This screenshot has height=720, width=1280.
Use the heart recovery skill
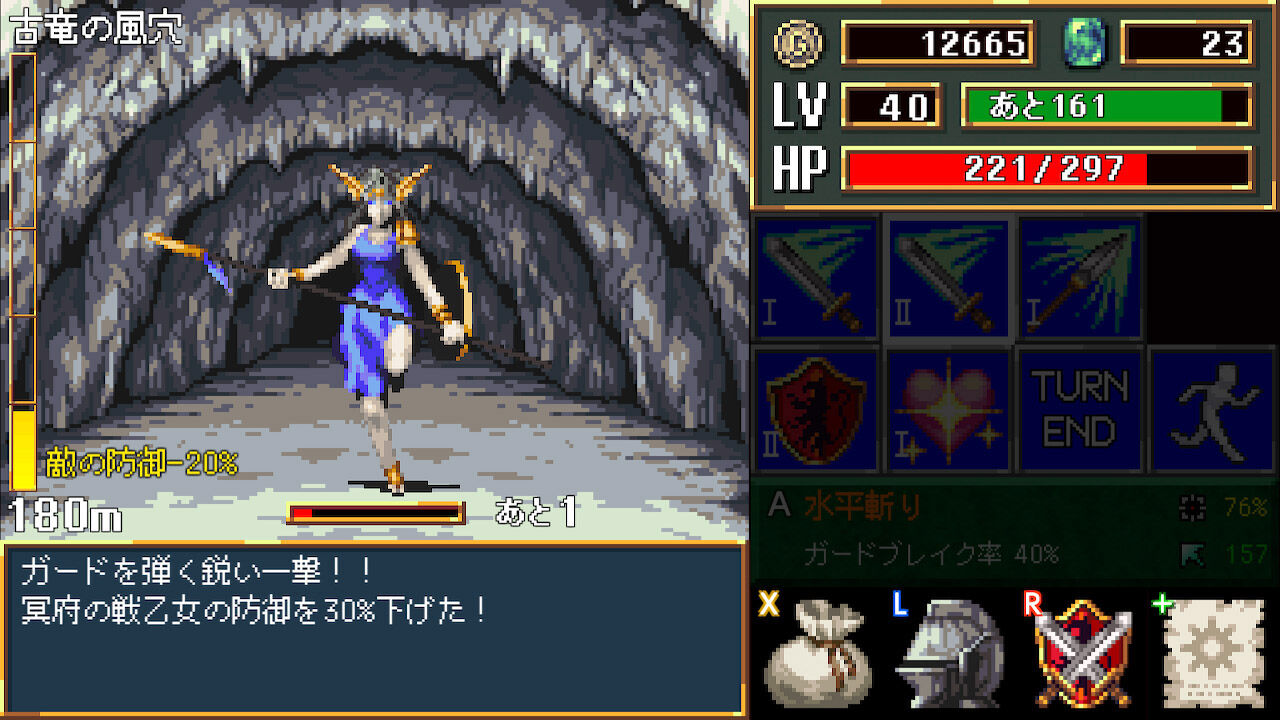(x=948, y=408)
